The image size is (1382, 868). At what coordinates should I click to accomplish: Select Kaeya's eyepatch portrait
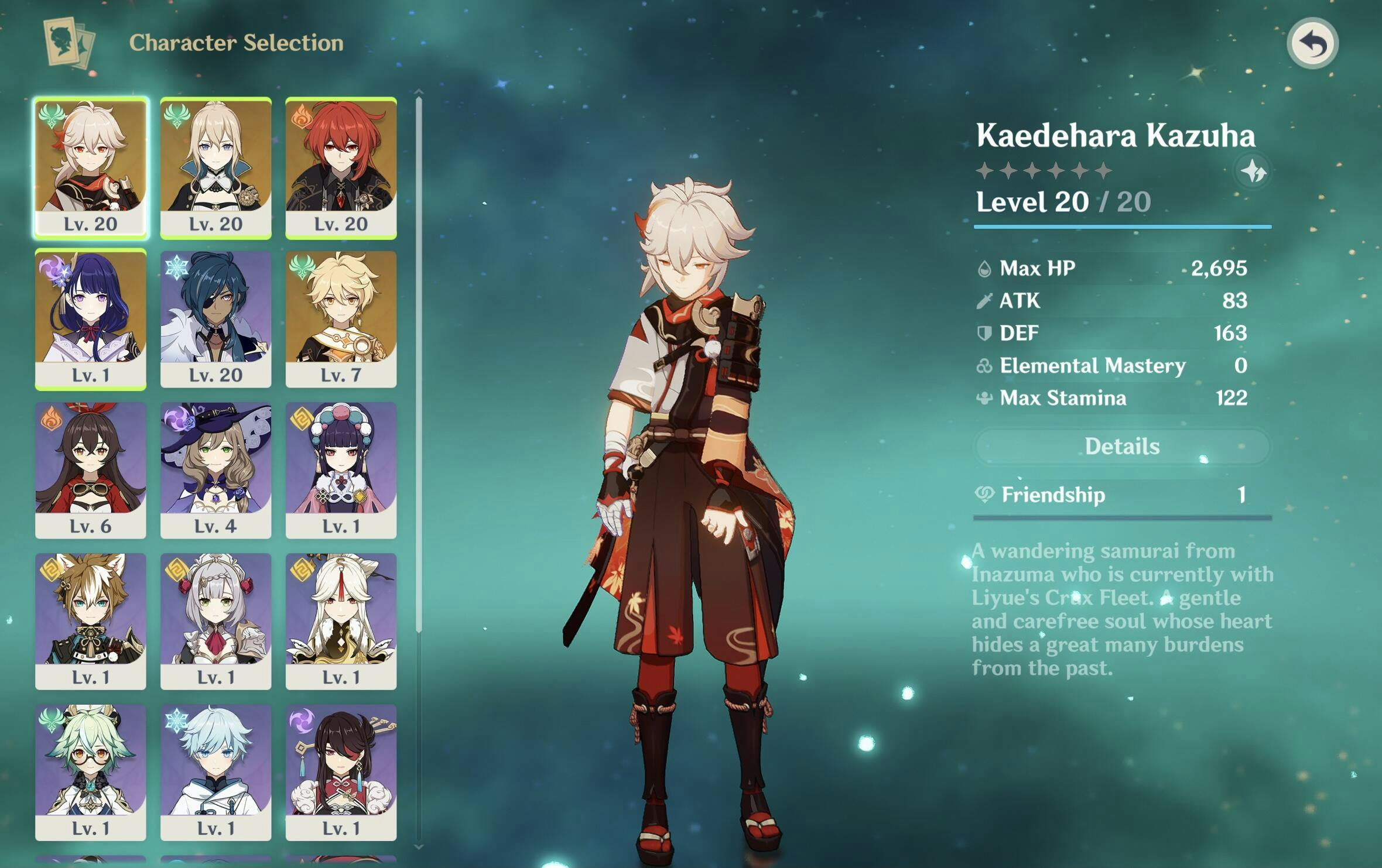(x=215, y=319)
